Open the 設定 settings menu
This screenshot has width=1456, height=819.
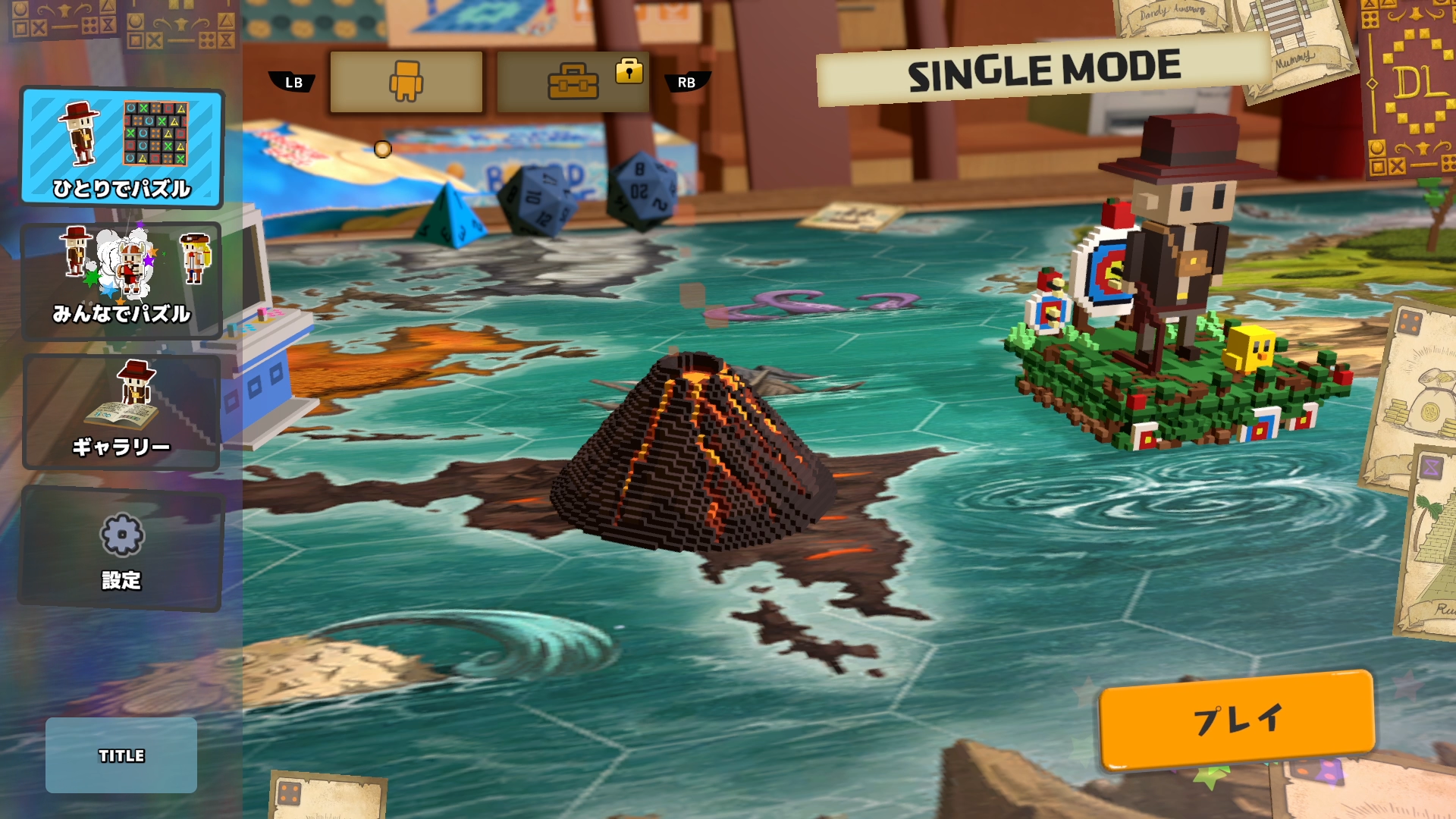(x=121, y=548)
